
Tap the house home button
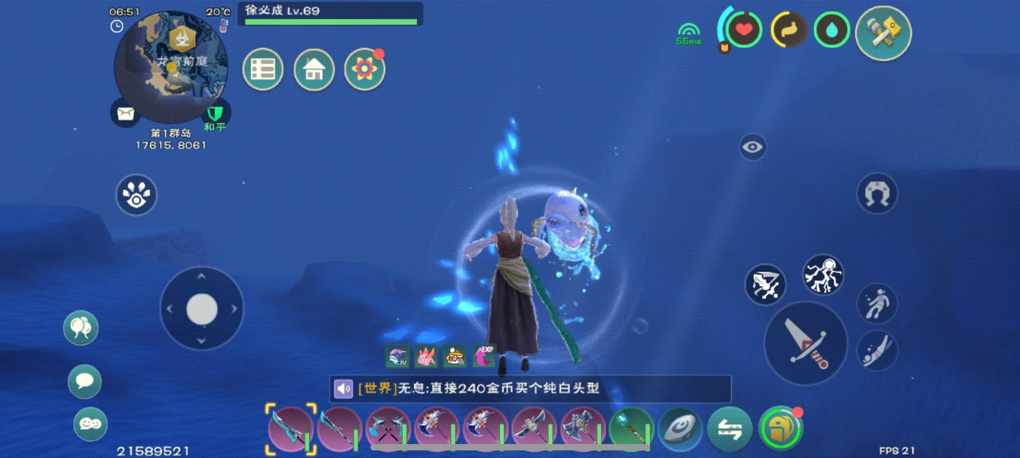314,69
